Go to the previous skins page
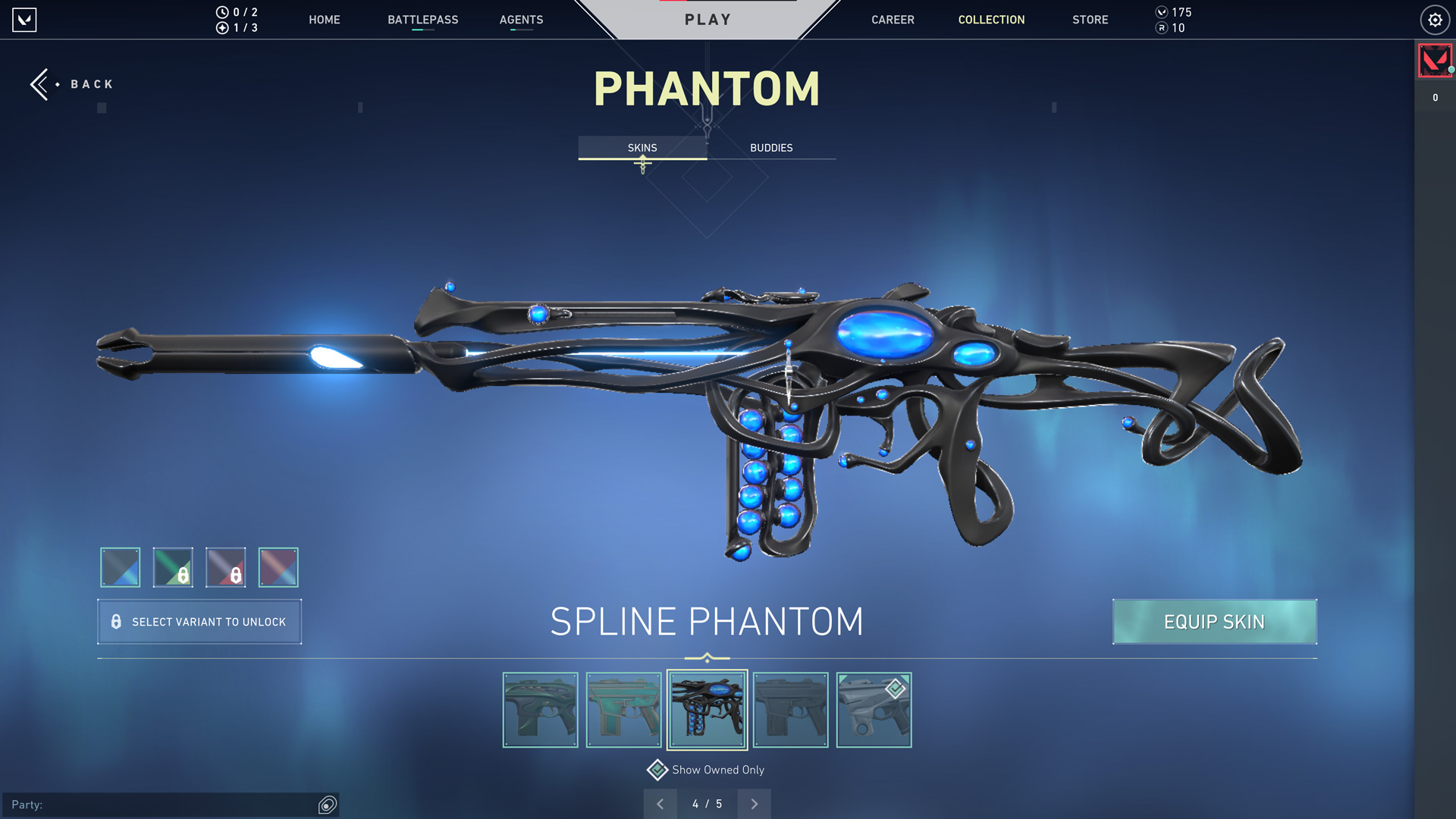This screenshot has height=819, width=1456. point(660,804)
